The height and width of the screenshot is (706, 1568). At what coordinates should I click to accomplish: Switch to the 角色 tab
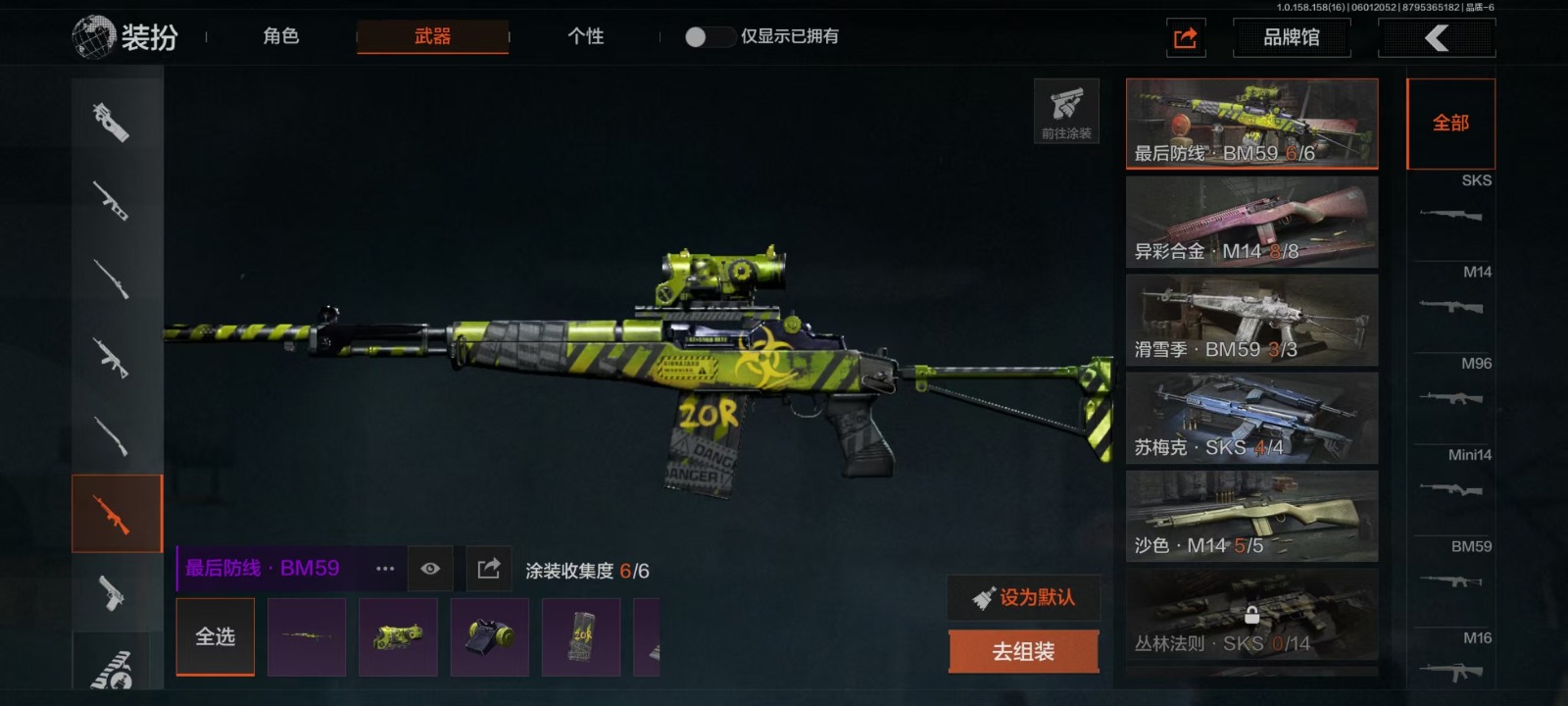point(280,36)
